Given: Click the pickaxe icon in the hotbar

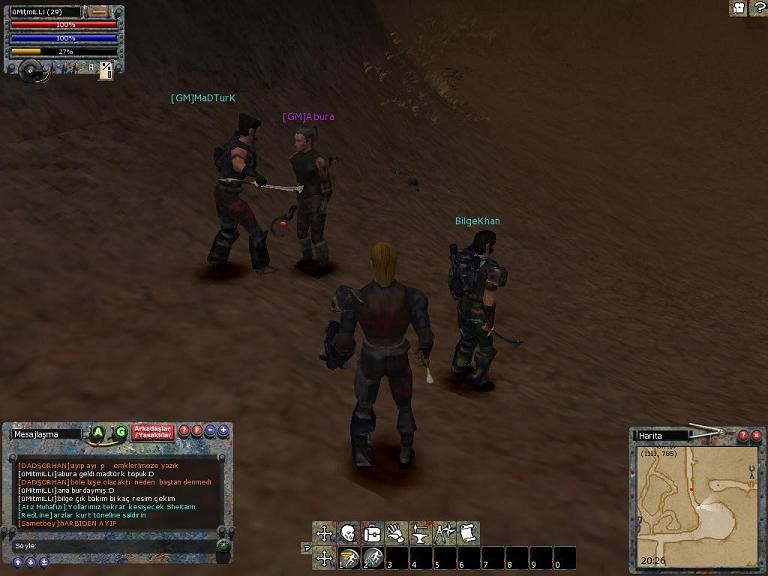Looking at the screenshot, I should (348, 558).
